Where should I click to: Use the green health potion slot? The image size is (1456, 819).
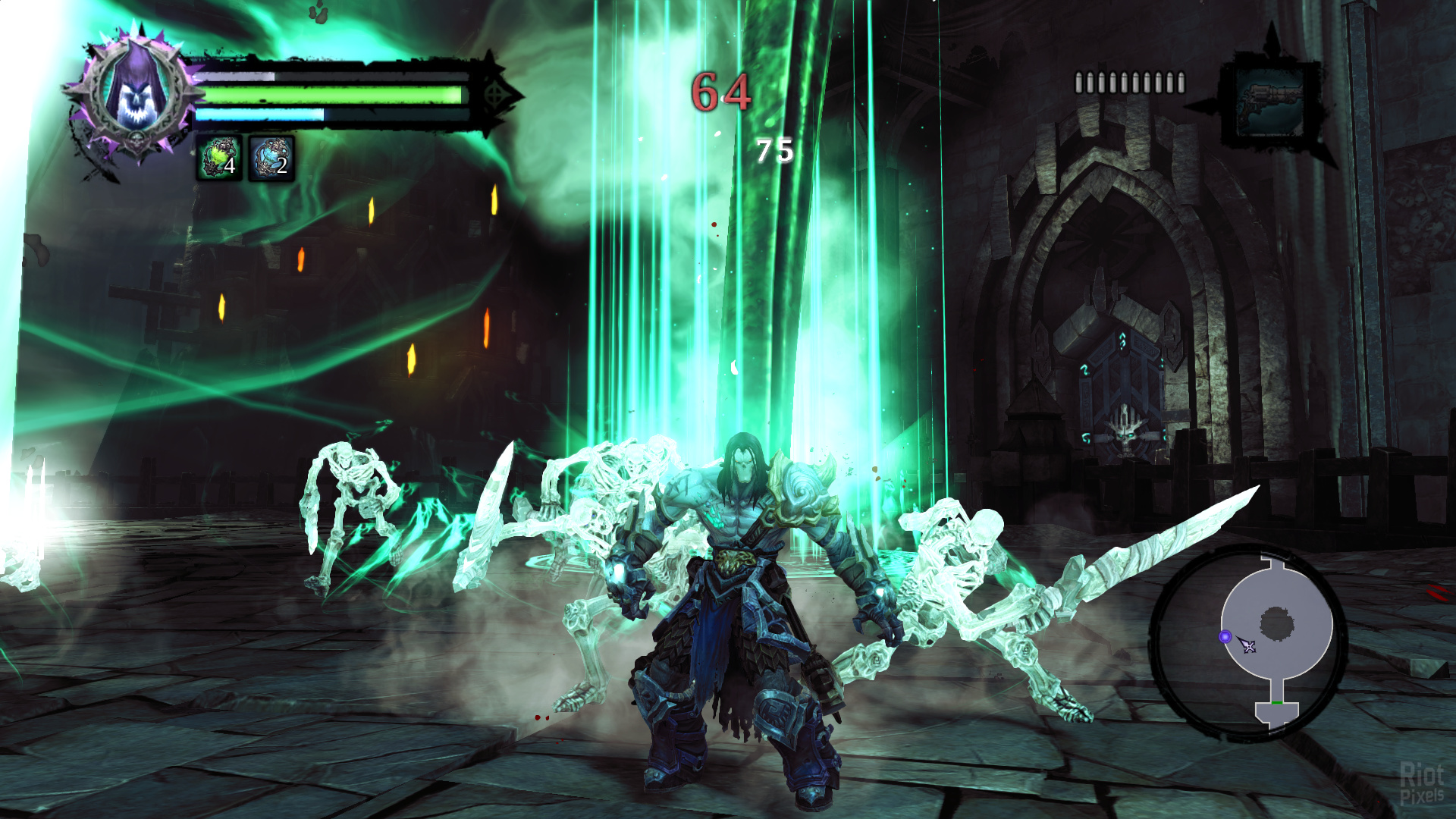click(220, 158)
